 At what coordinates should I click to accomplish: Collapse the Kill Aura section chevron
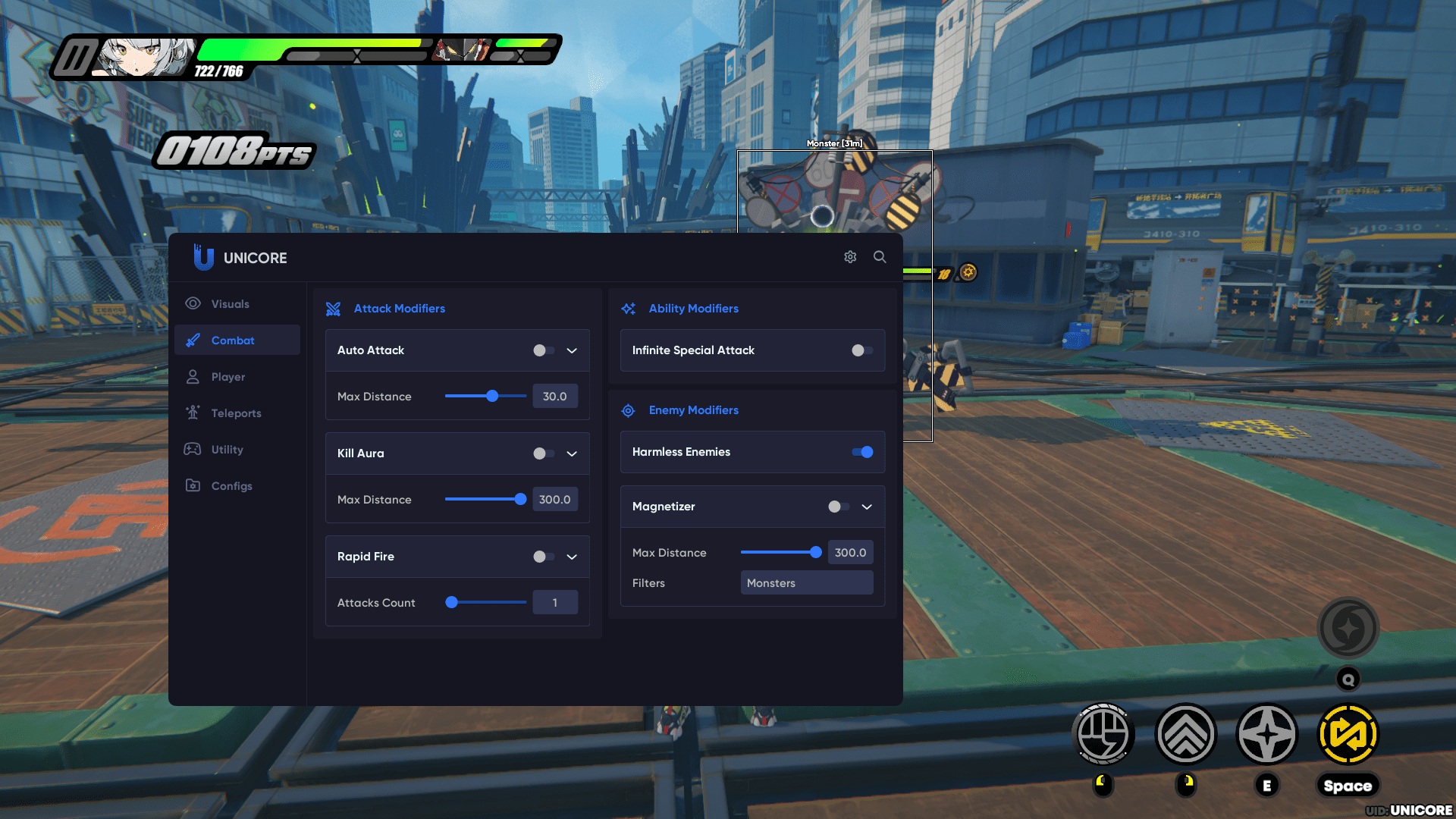(572, 453)
